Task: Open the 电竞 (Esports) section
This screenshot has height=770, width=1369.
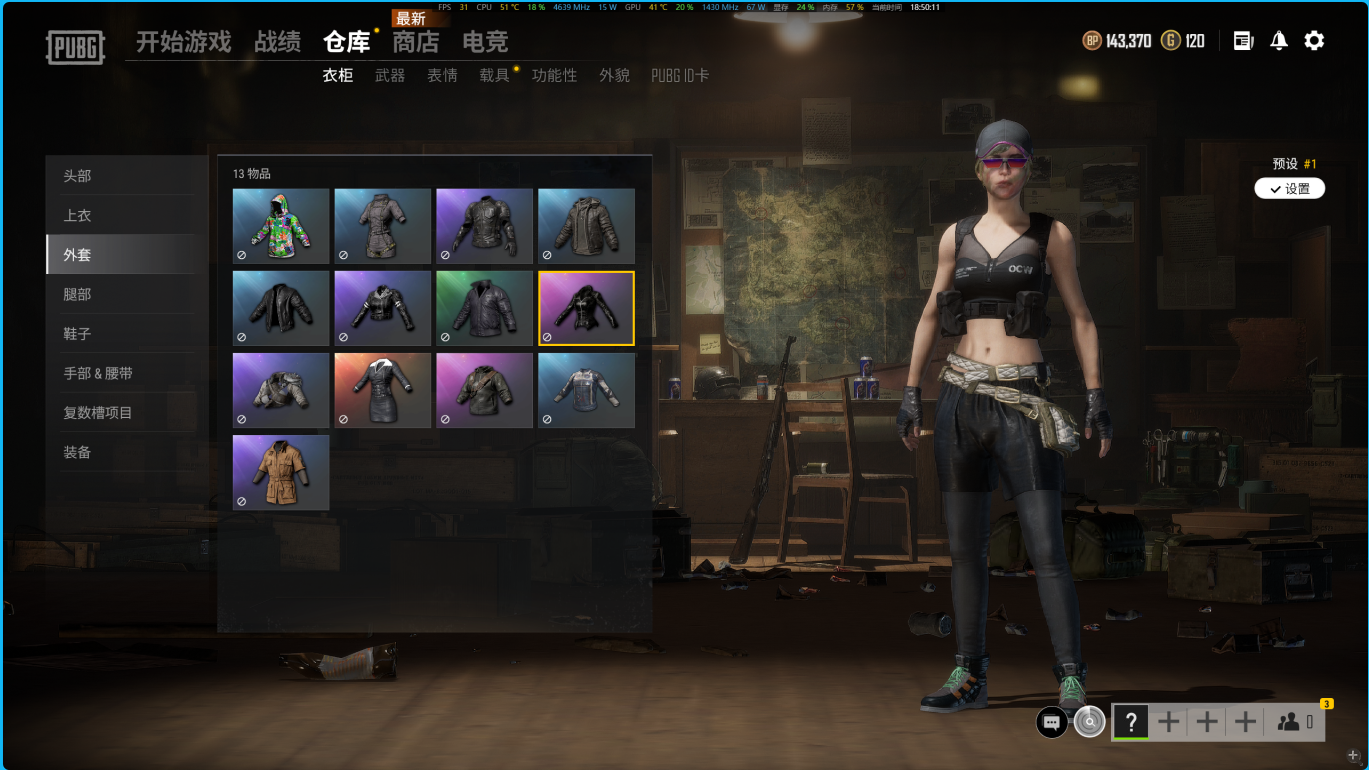Action: coord(485,42)
